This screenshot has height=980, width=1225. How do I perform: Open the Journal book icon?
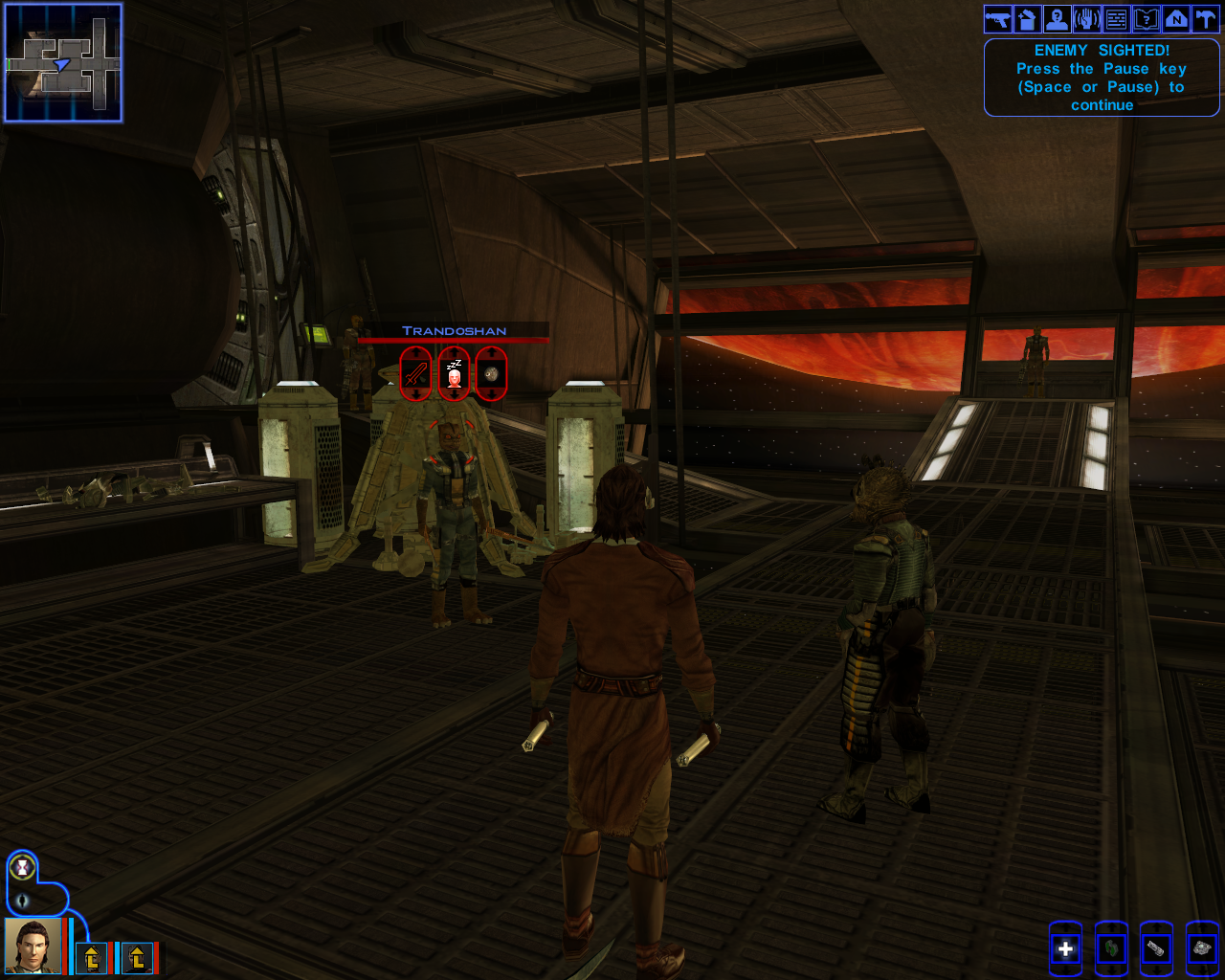pyautogui.click(x=1147, y=17)
